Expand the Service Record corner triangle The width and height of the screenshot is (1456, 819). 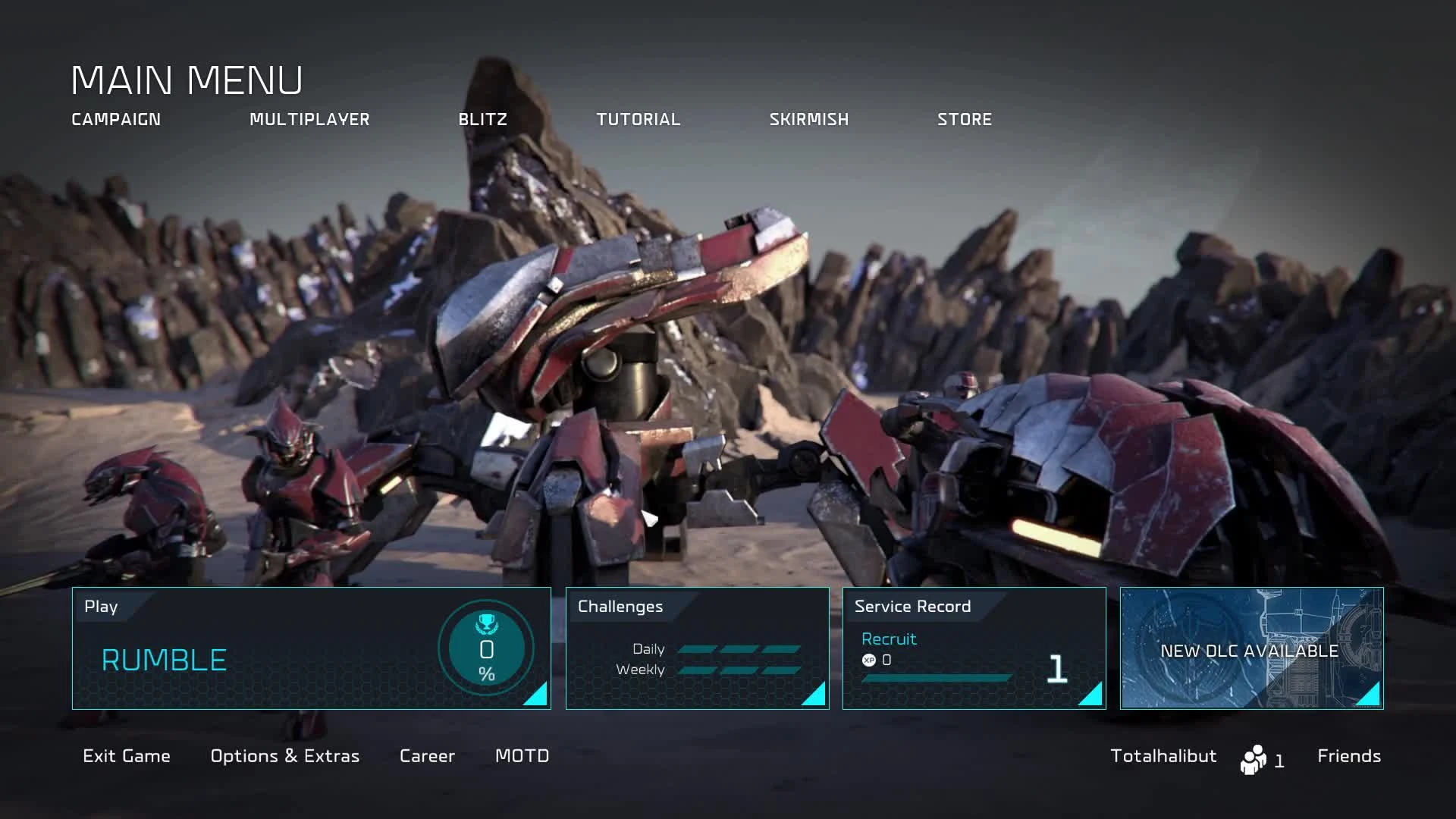point(1093,698)
